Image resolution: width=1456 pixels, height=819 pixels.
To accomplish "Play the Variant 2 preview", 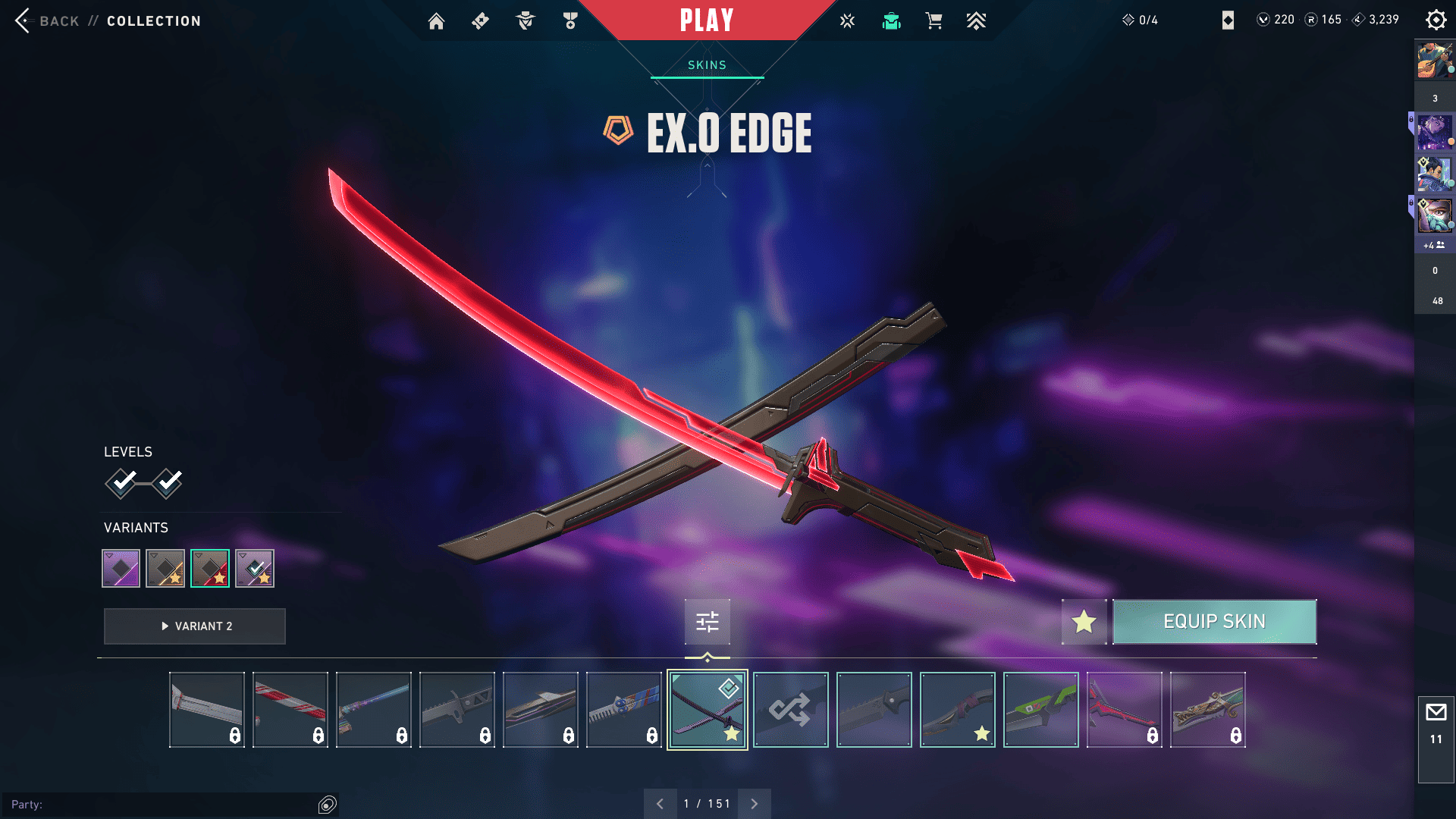I will pyautogui.click(x=195, y=626).
